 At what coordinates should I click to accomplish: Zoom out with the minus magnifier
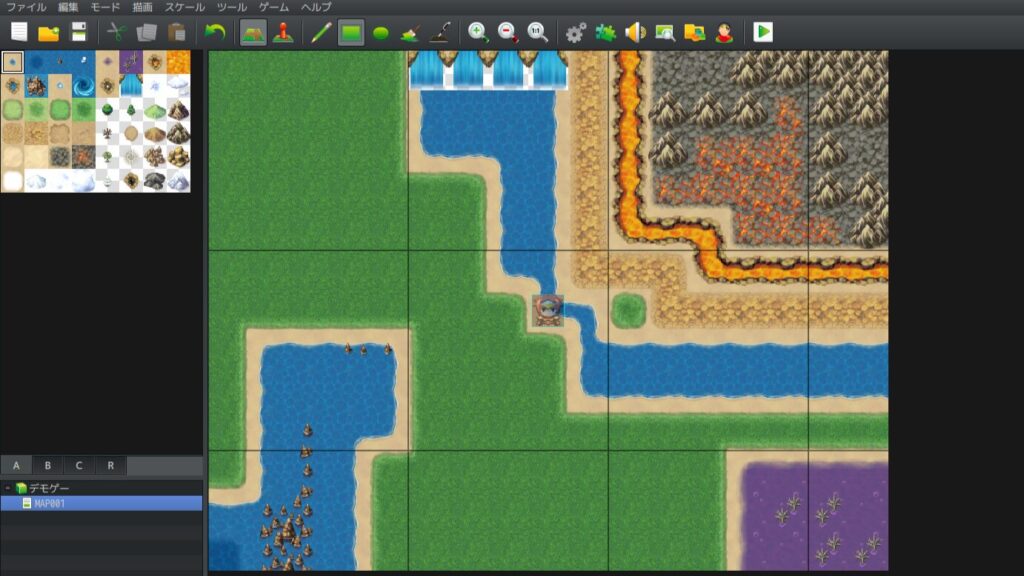coord(508,32)
